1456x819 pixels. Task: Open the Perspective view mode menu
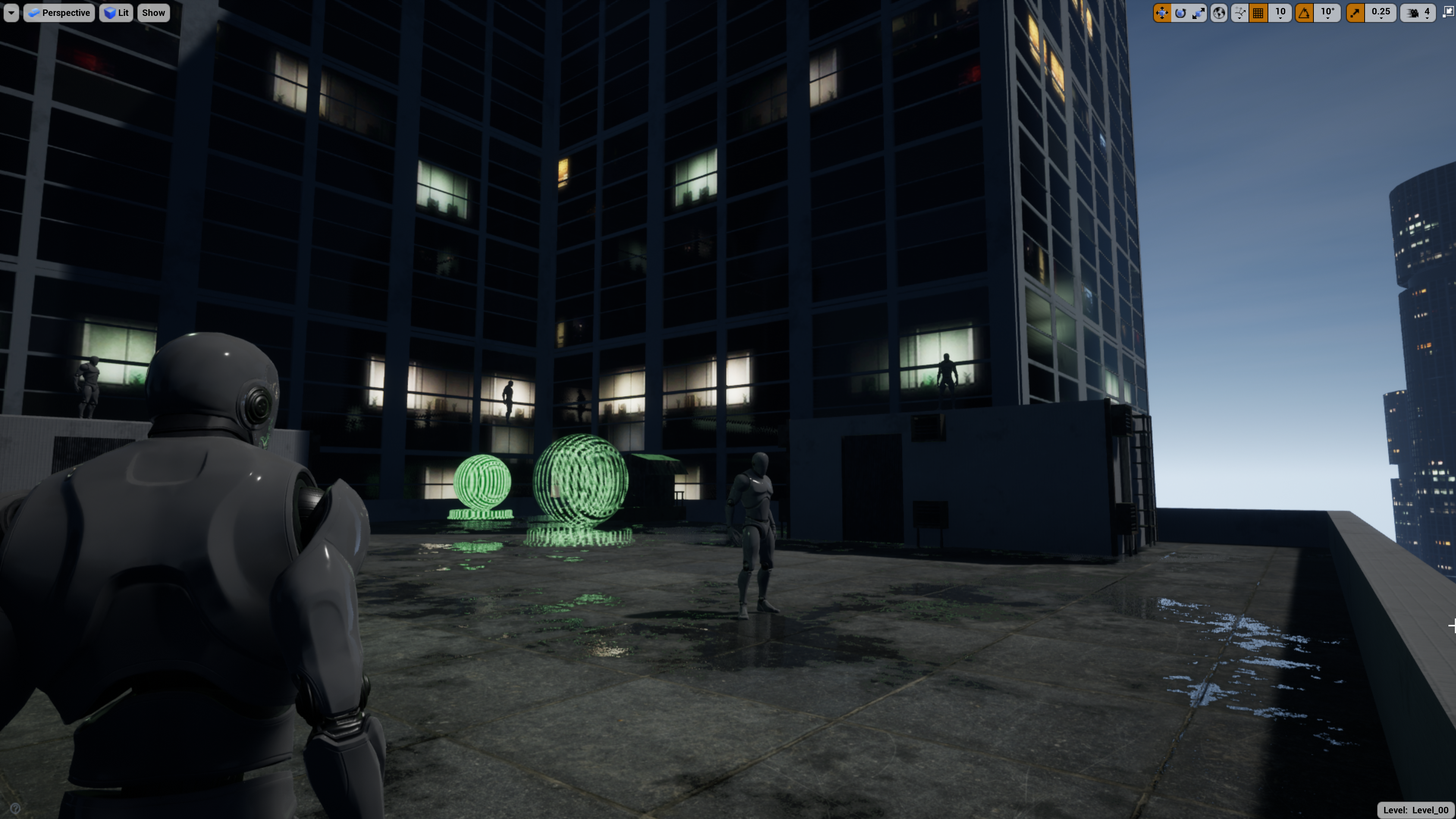(x=60, y=13)
